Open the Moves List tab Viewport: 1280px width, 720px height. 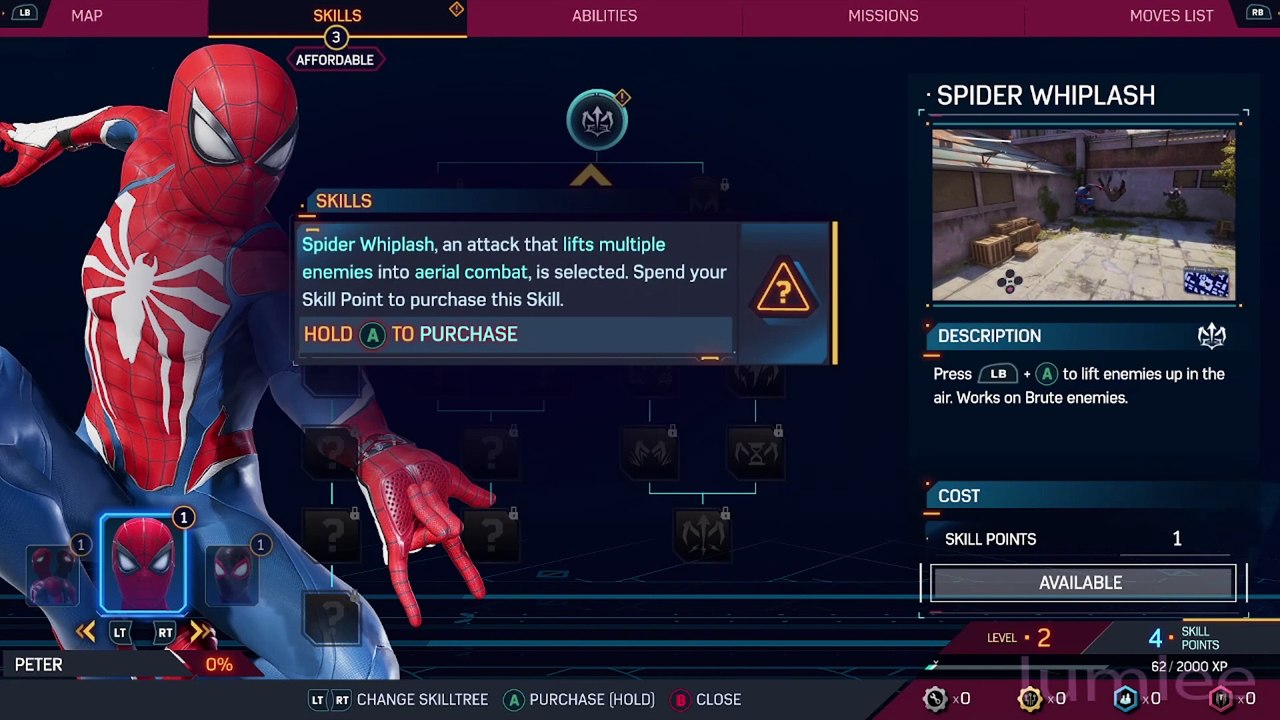(1171, 16)
